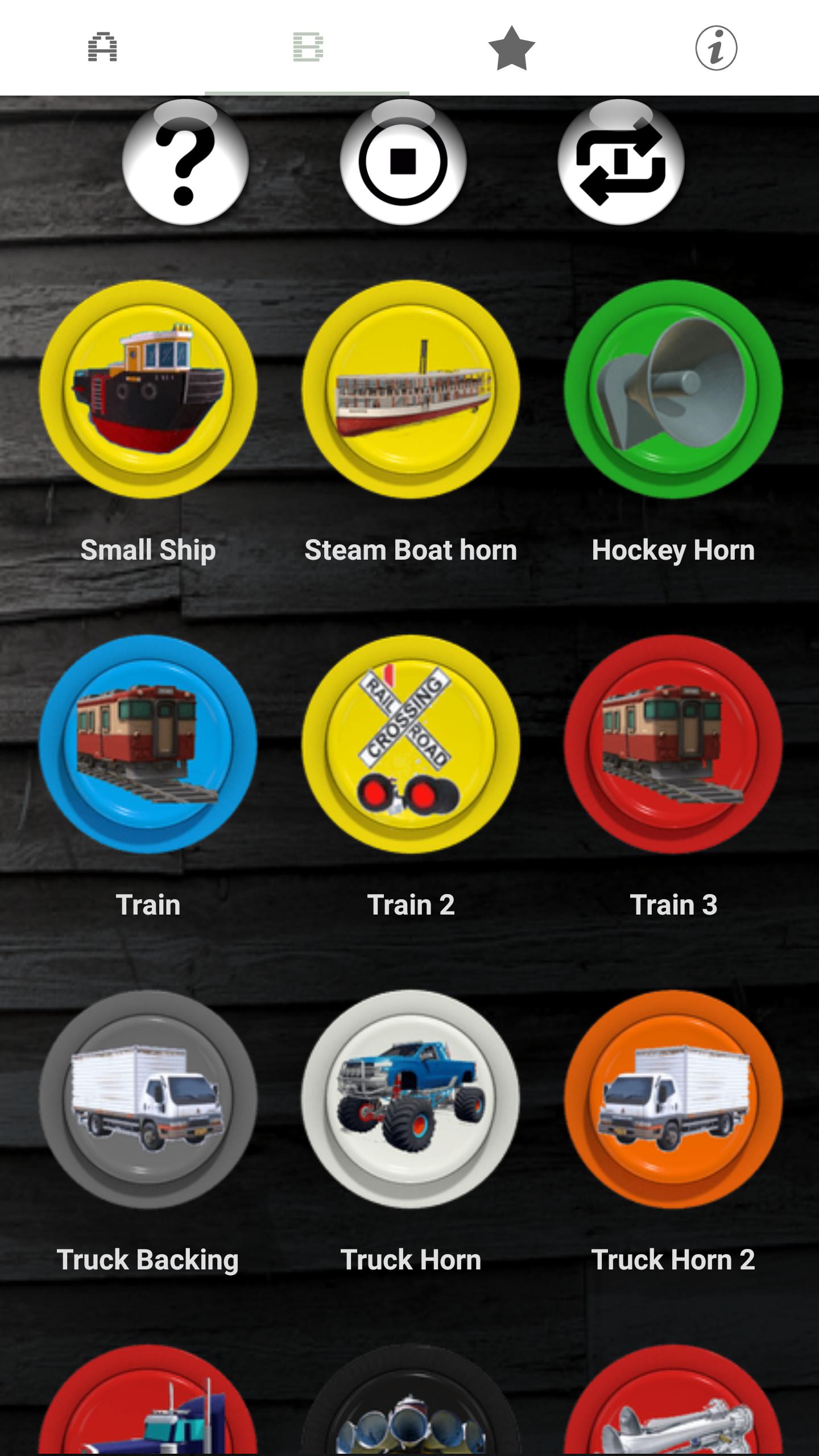Sound the Hockey Horn button
Screen dimensions: 819x1456
(673, 390)
